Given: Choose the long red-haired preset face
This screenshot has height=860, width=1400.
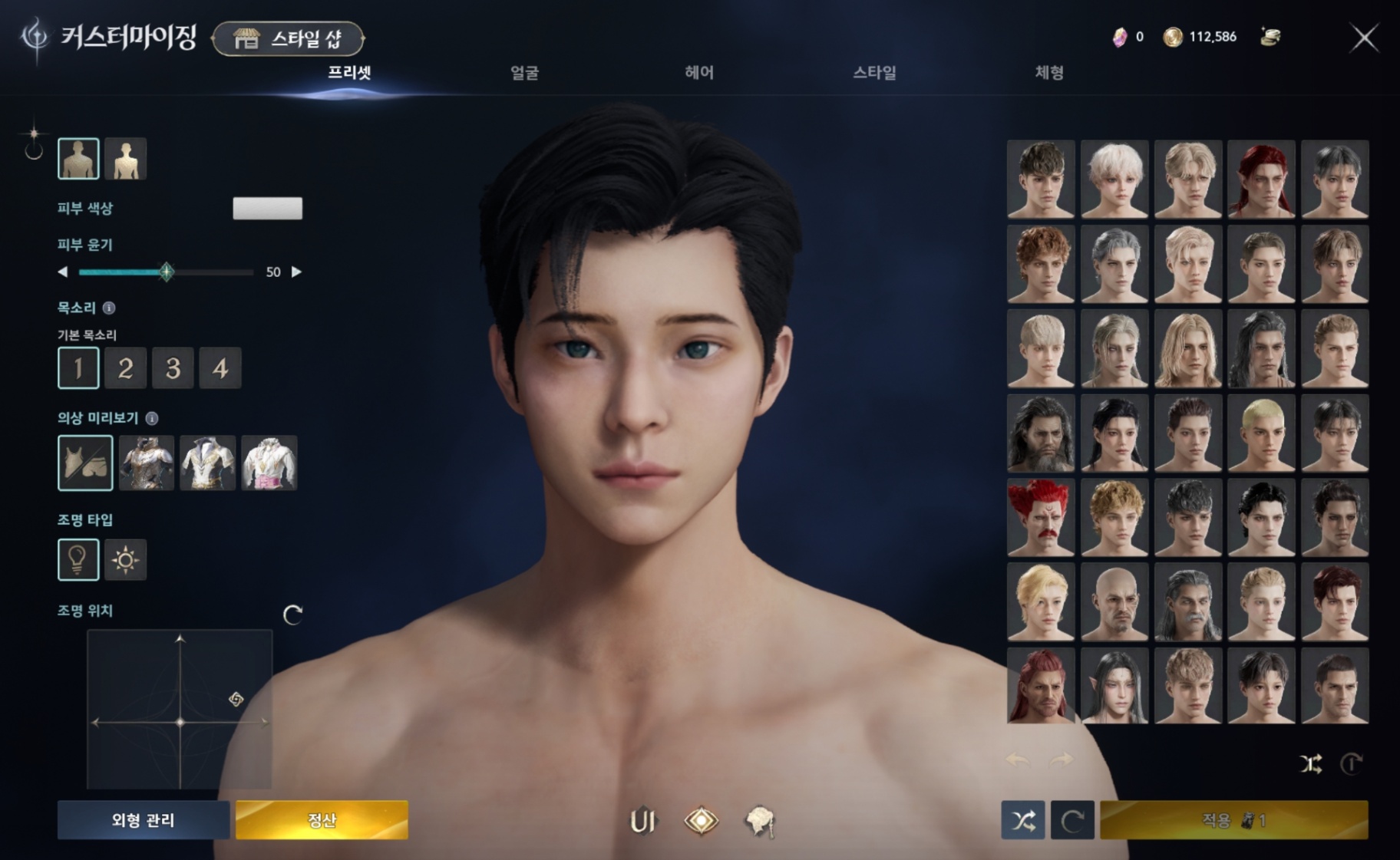Looking at the screenshot, I should pos(1261,179).
